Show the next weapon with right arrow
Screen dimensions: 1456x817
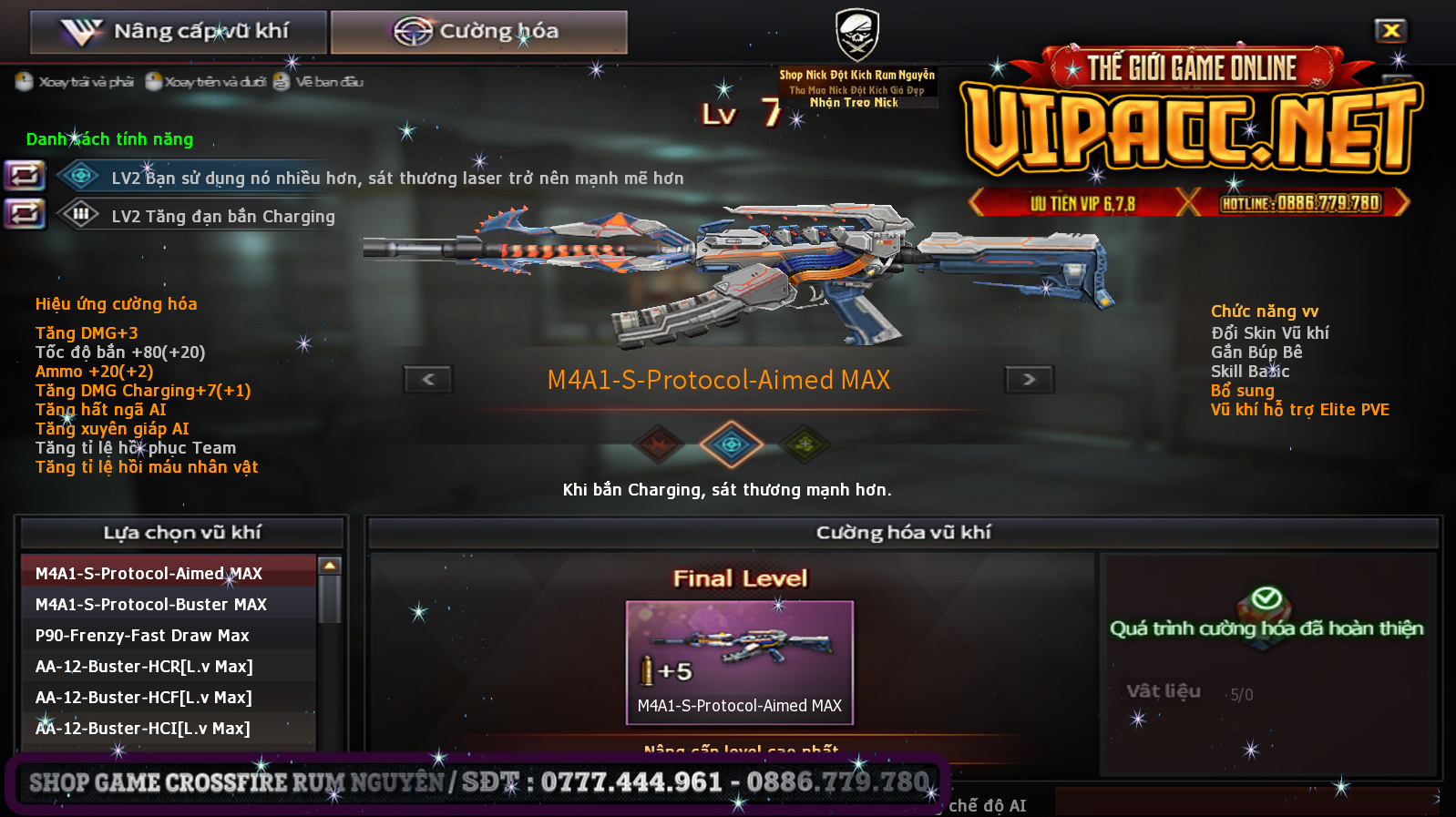(1029, 379)
